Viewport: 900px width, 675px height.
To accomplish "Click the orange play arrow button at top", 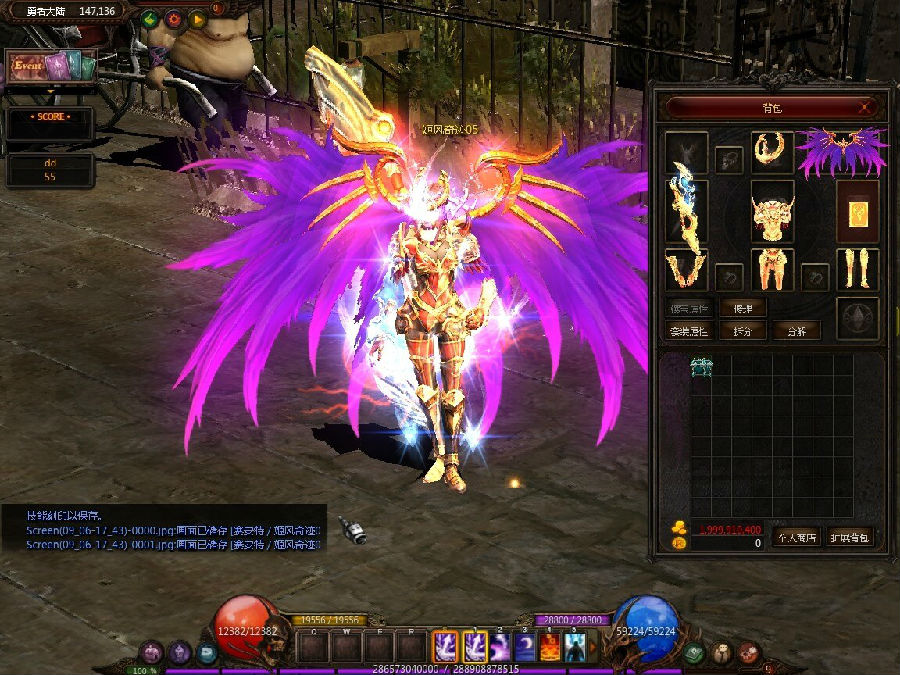I will pos(196,19).
